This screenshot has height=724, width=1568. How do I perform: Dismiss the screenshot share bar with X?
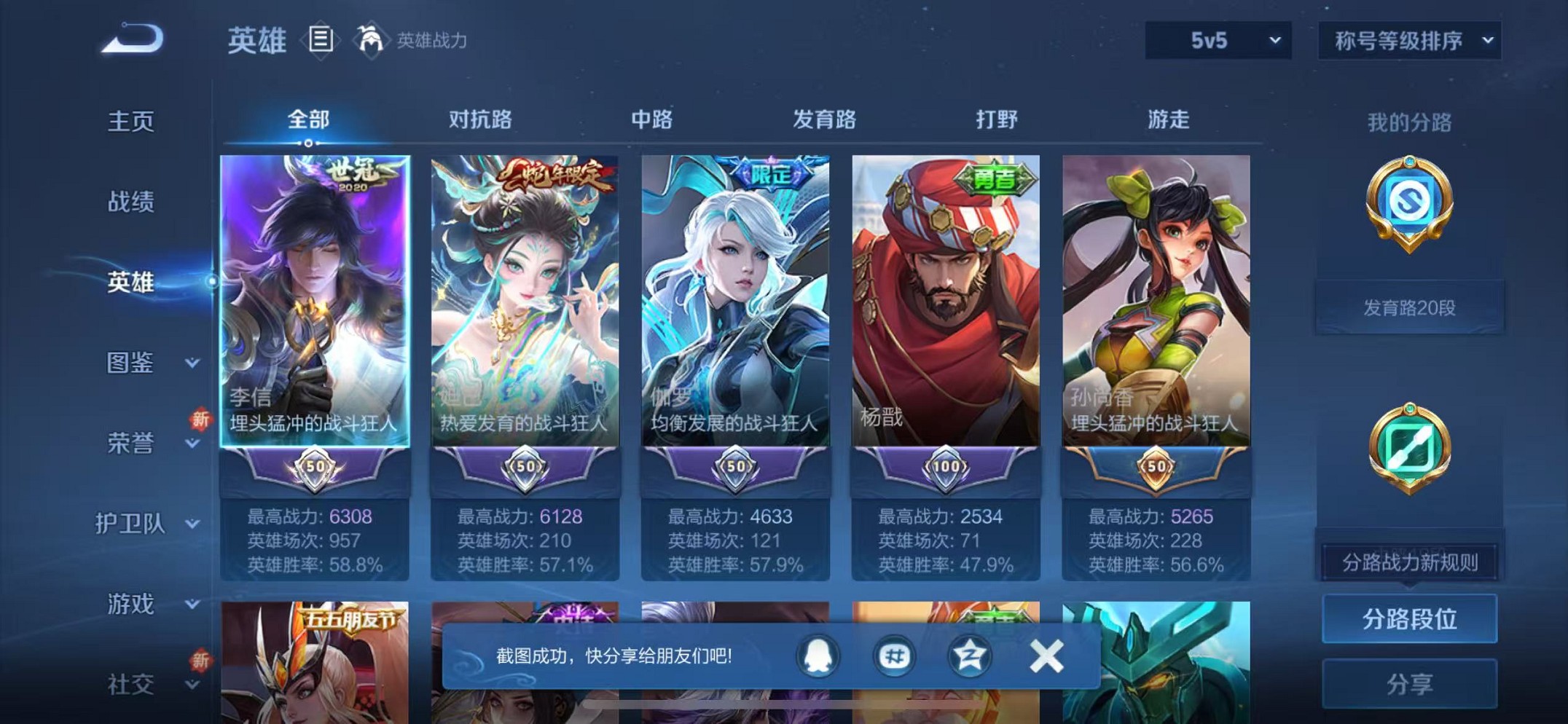[1046, 655]
